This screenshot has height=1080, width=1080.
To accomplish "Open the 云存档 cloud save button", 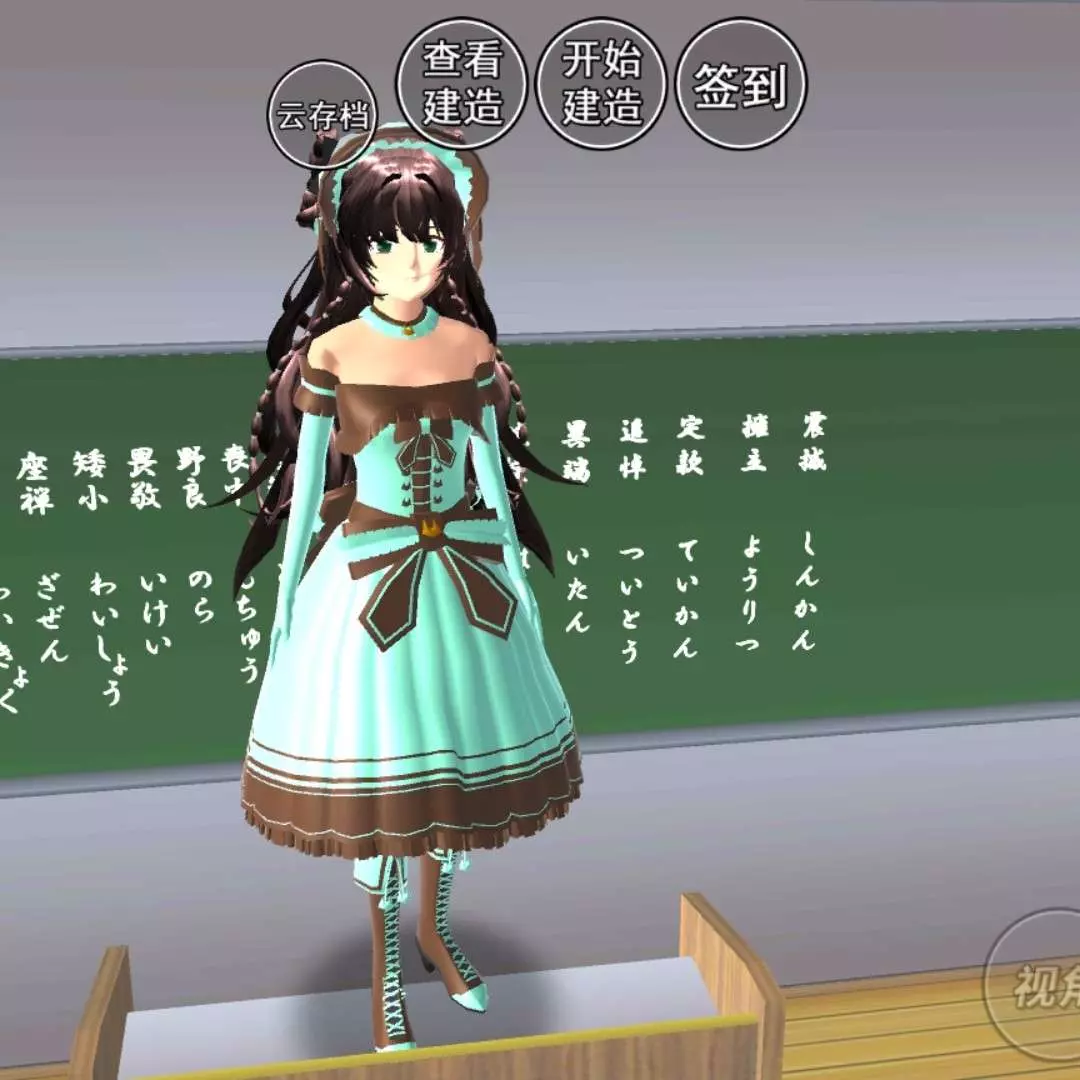I will [x=320, y=115].
